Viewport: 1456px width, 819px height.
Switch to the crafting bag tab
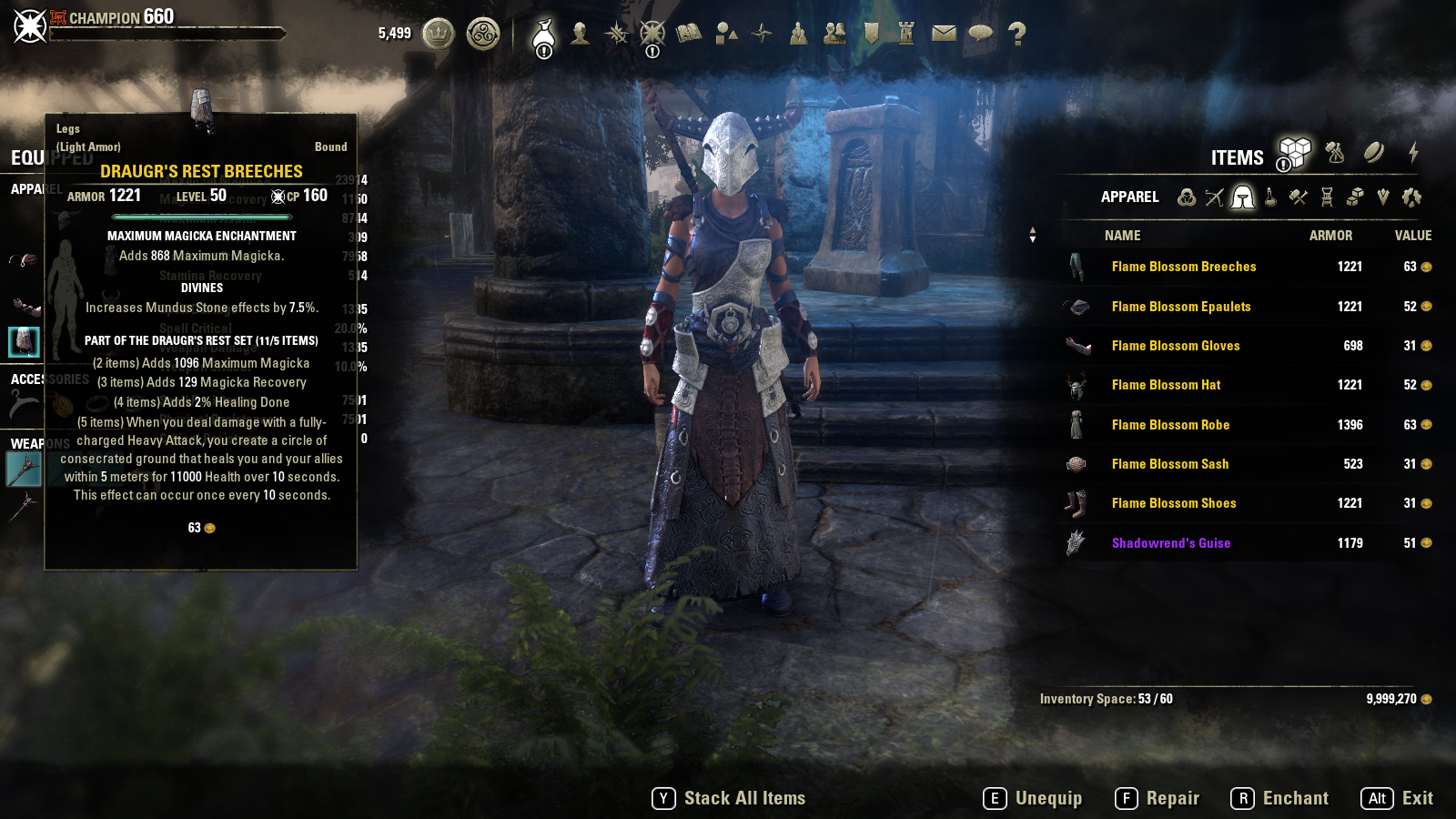[1335, 152]
